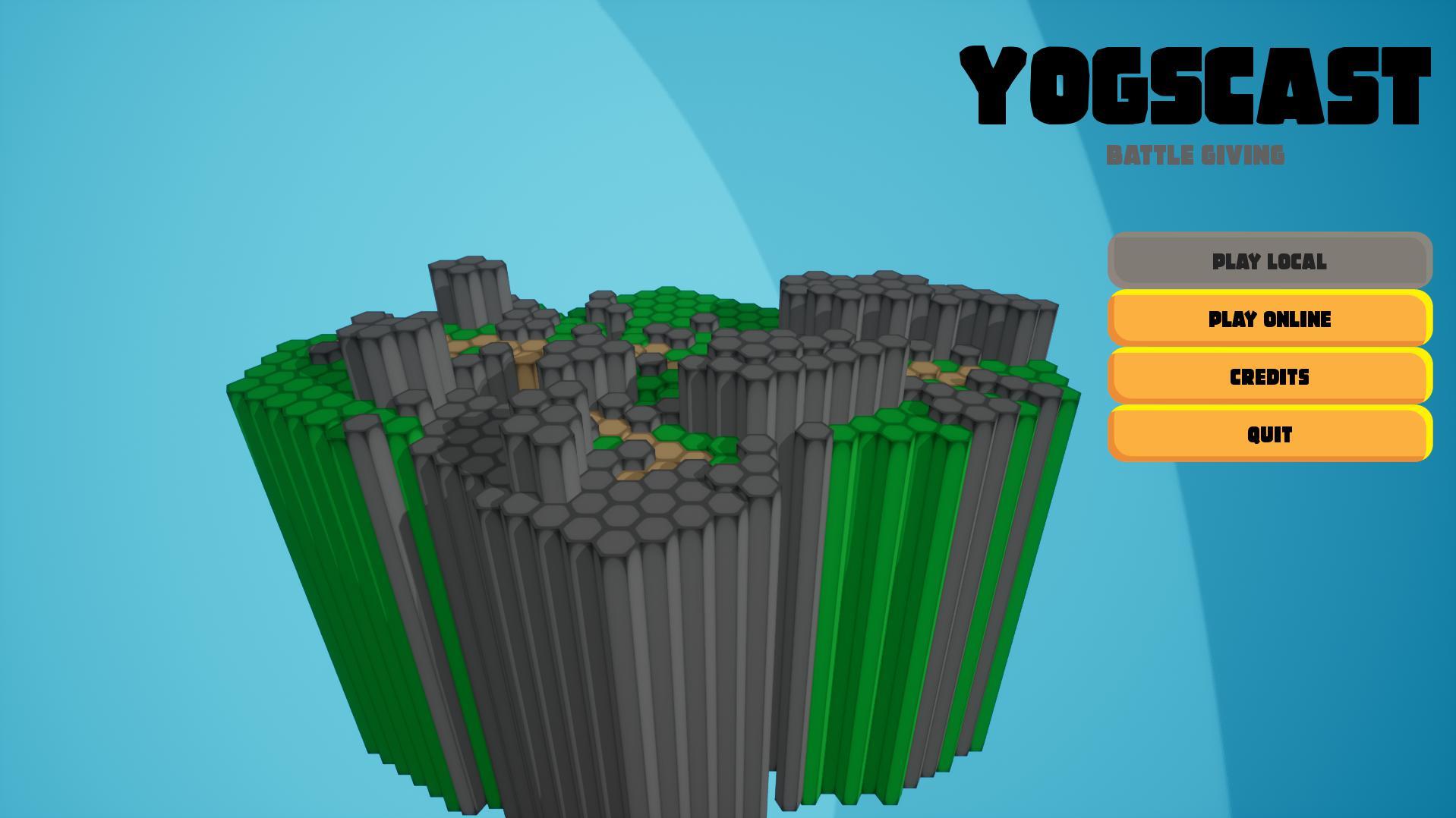Open the QUIT option
This screenshot has width=1456, height=818.
pos(1268,434)
